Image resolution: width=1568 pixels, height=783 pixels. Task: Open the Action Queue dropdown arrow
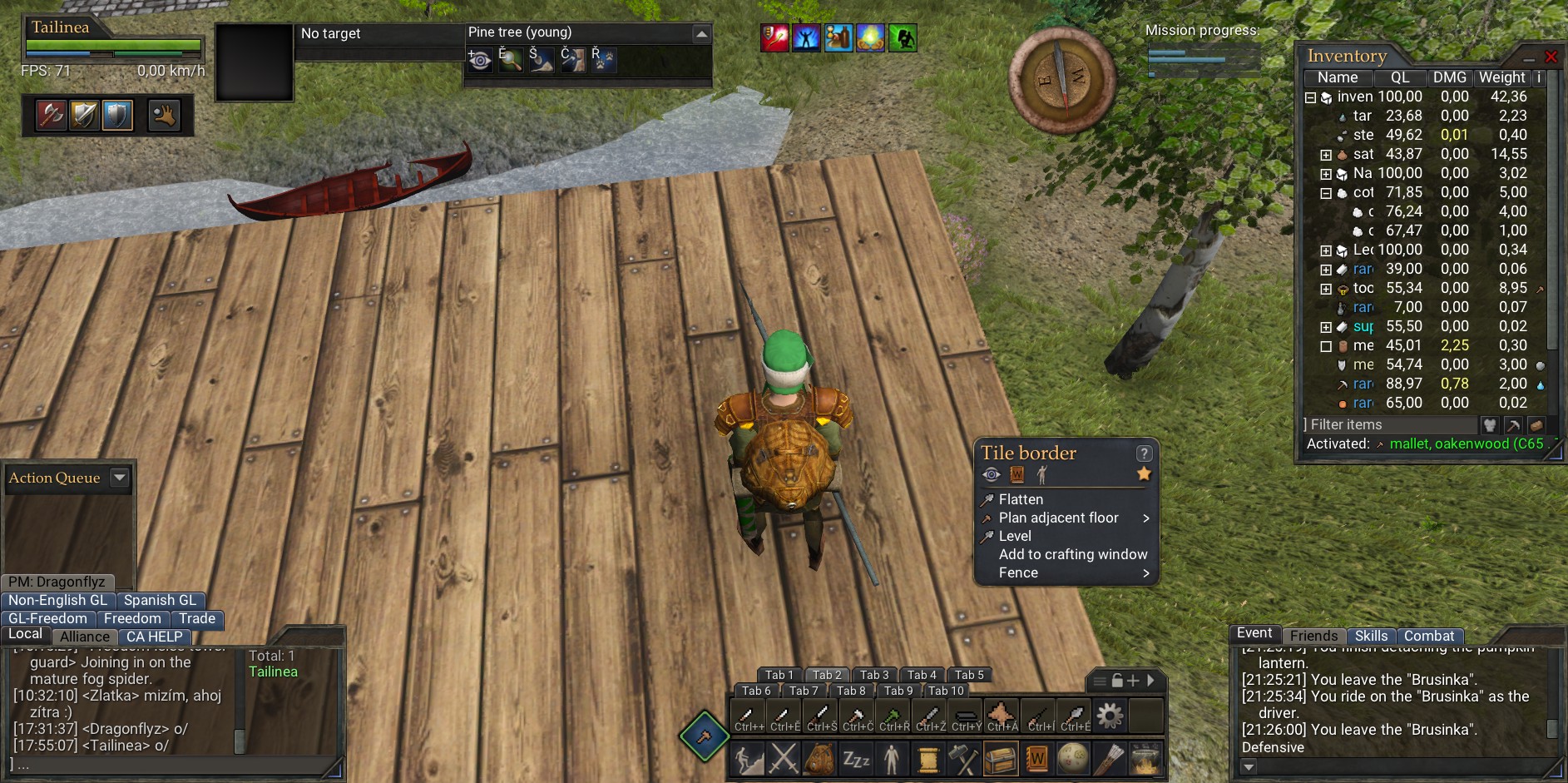click(120, 478)
